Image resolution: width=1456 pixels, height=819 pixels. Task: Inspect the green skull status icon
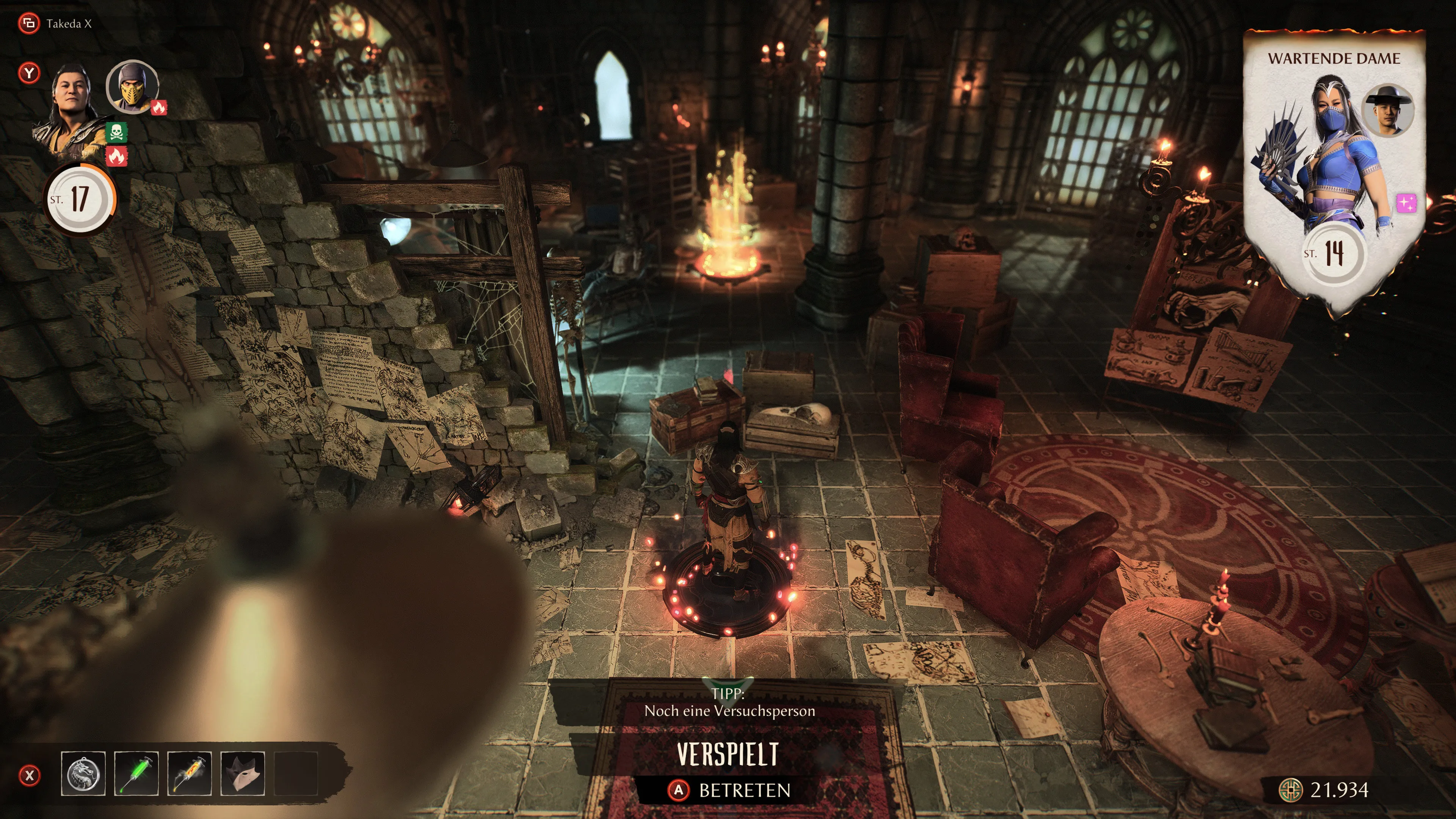click(116, 133)
